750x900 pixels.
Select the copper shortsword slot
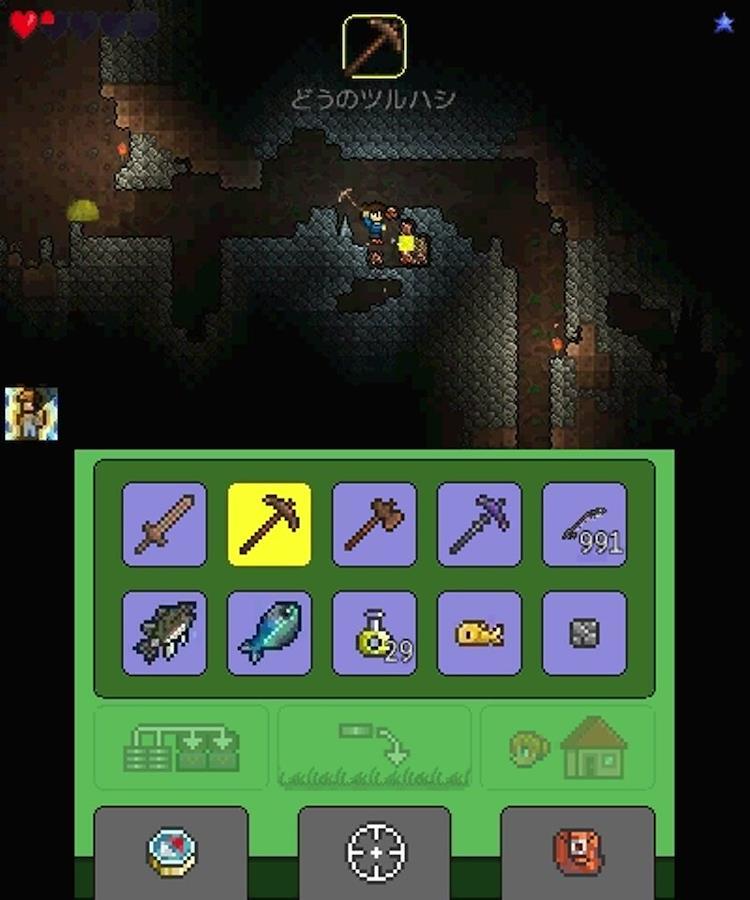click(164, 524)
